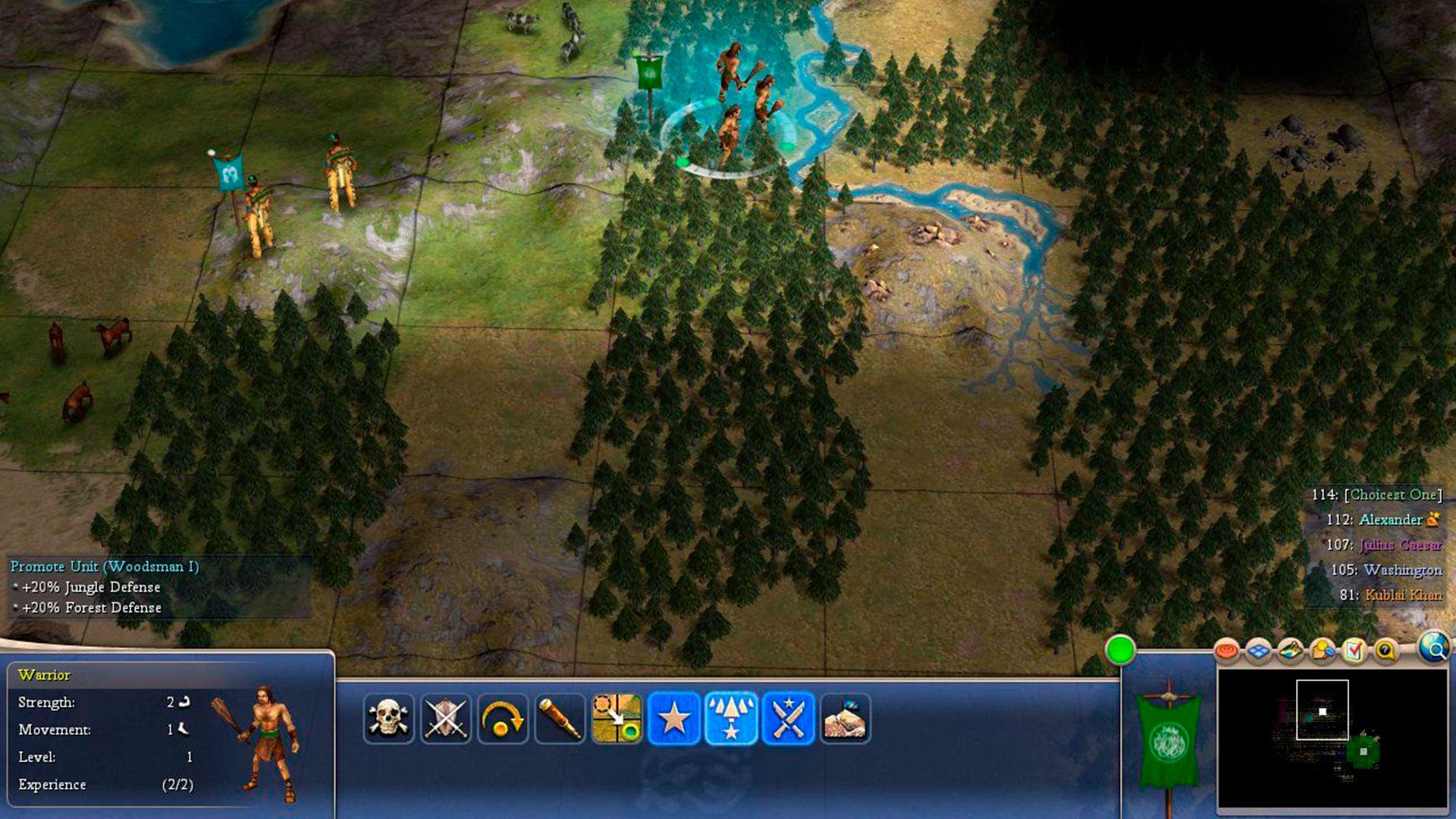Choose the crossed swords Combat promotion

tap(788, 718)
